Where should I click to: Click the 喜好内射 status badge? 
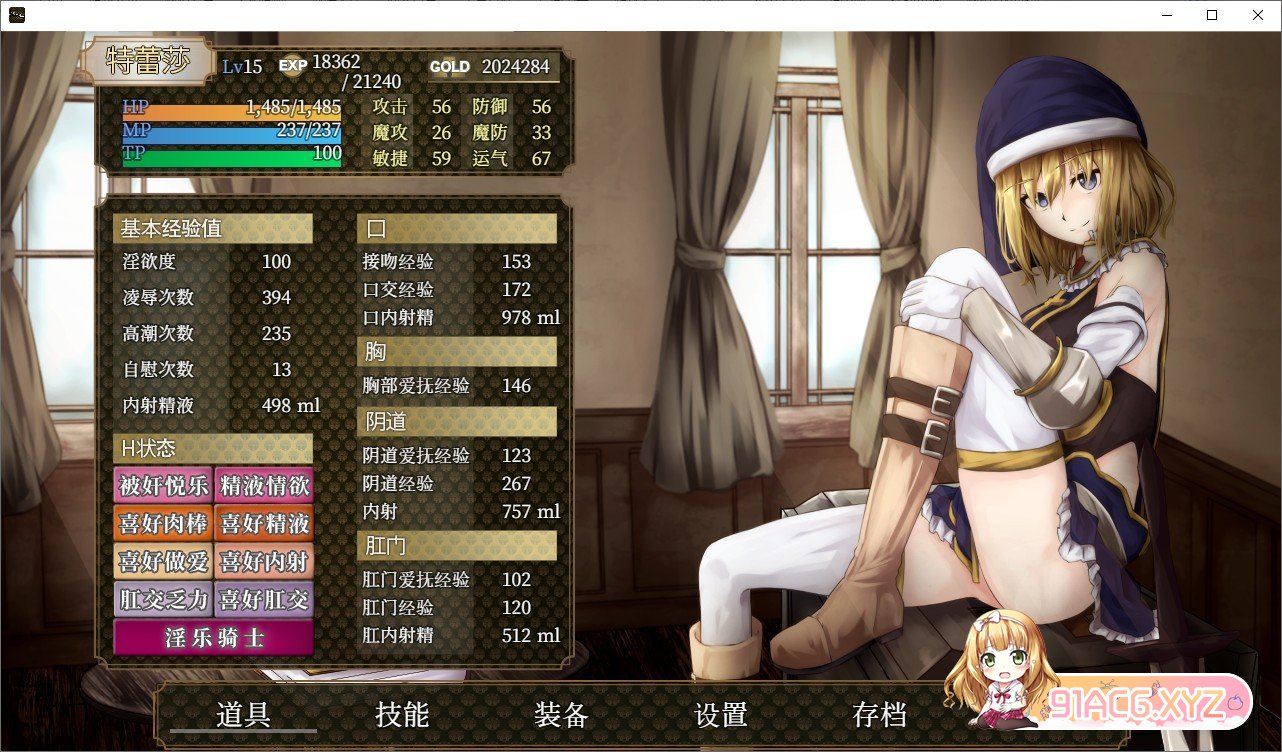(262, 562)
